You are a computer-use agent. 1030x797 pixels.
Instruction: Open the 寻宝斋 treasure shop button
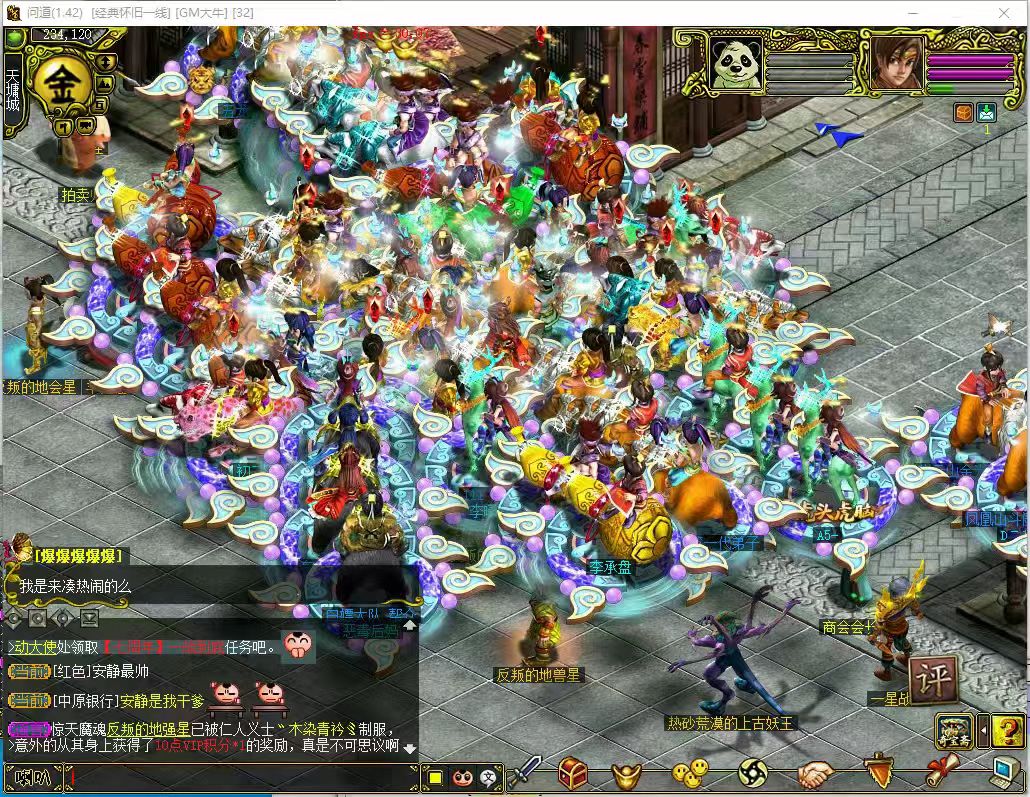click(x=954, y=731)
